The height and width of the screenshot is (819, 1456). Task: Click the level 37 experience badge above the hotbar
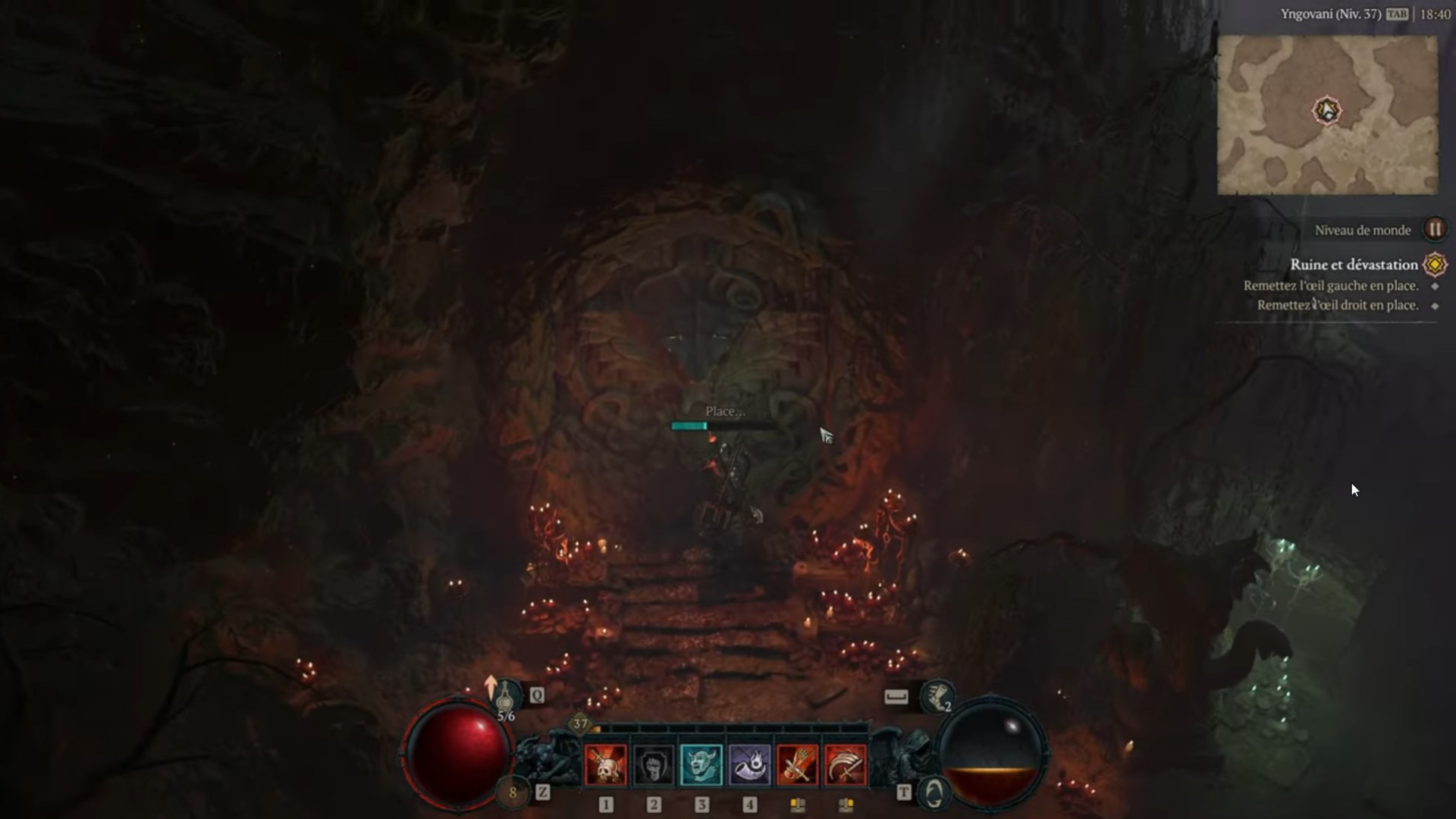[580, 725]
